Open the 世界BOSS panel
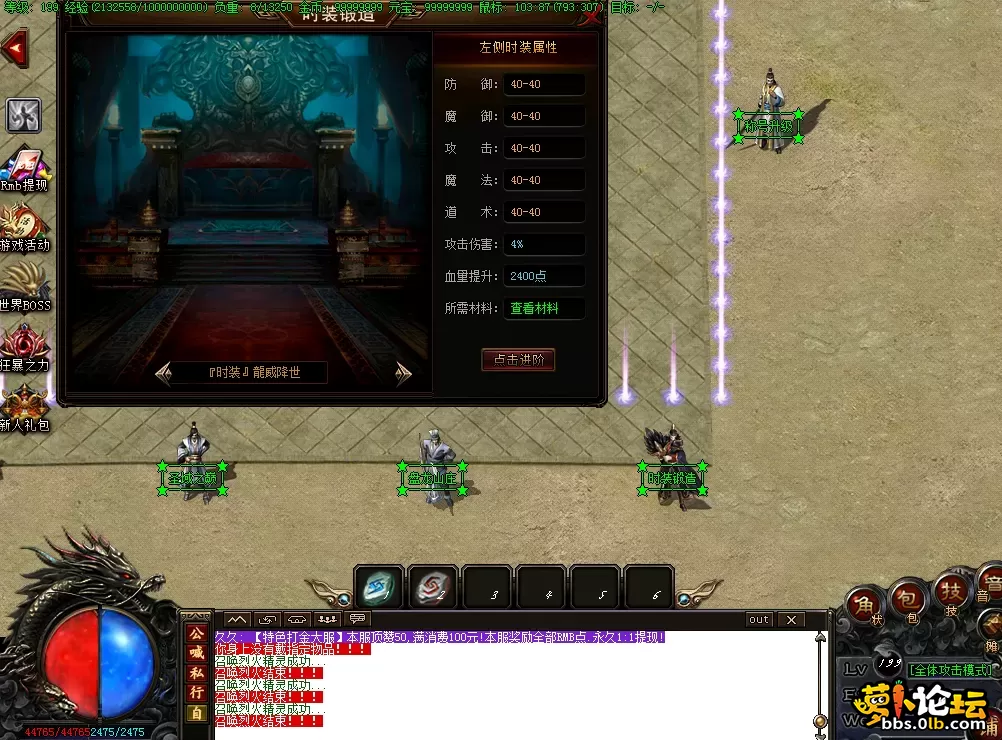Screen dimensions: 1002x740 (24, 288)
